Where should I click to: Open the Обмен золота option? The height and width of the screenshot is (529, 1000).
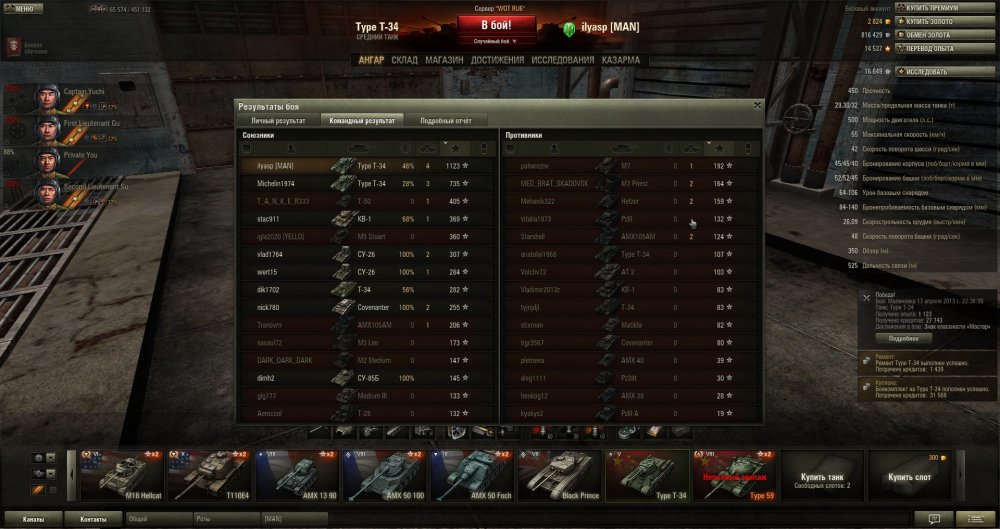[932, 34]
